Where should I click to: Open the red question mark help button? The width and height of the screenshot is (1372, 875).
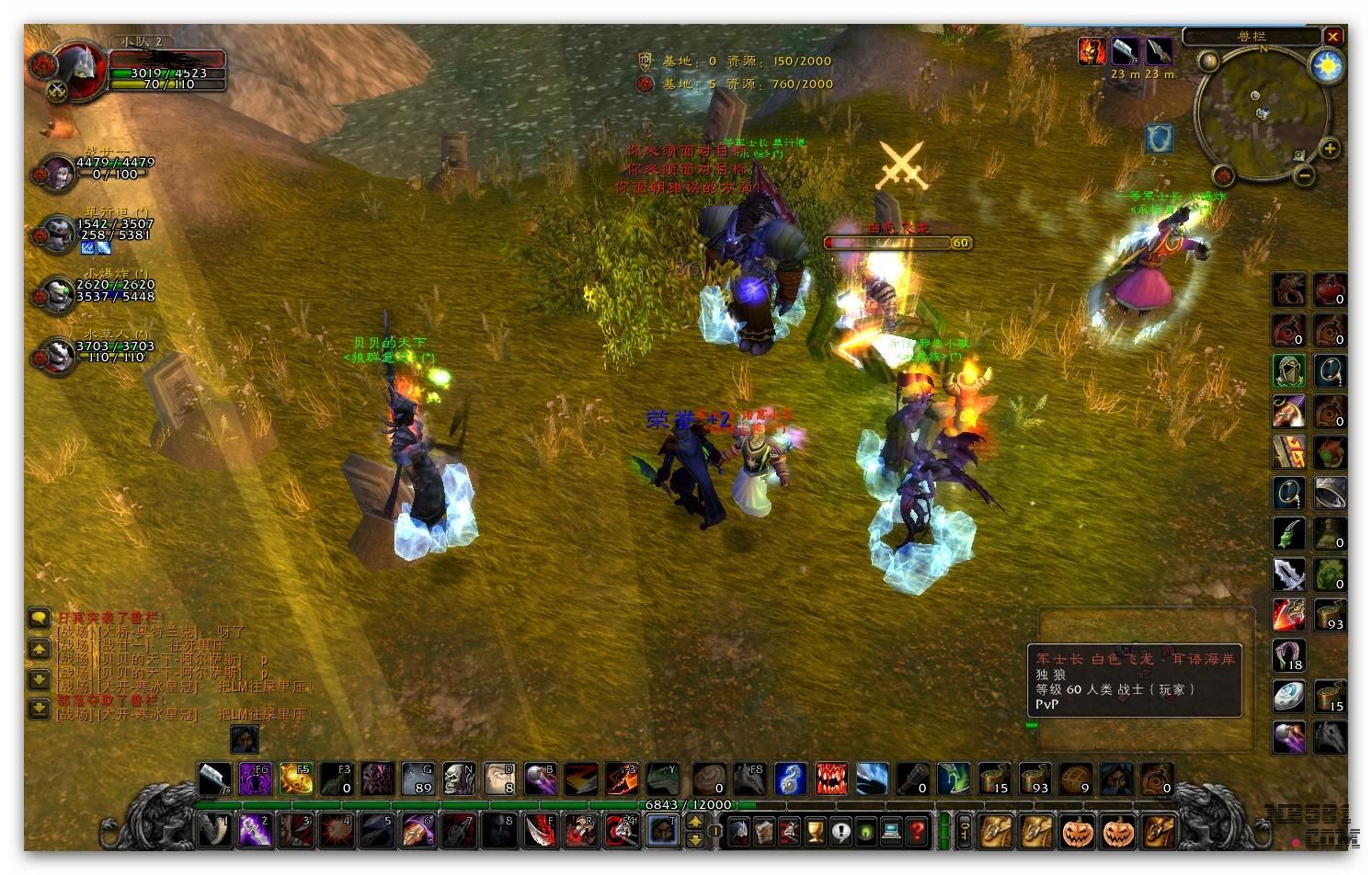tap(916, 832)
